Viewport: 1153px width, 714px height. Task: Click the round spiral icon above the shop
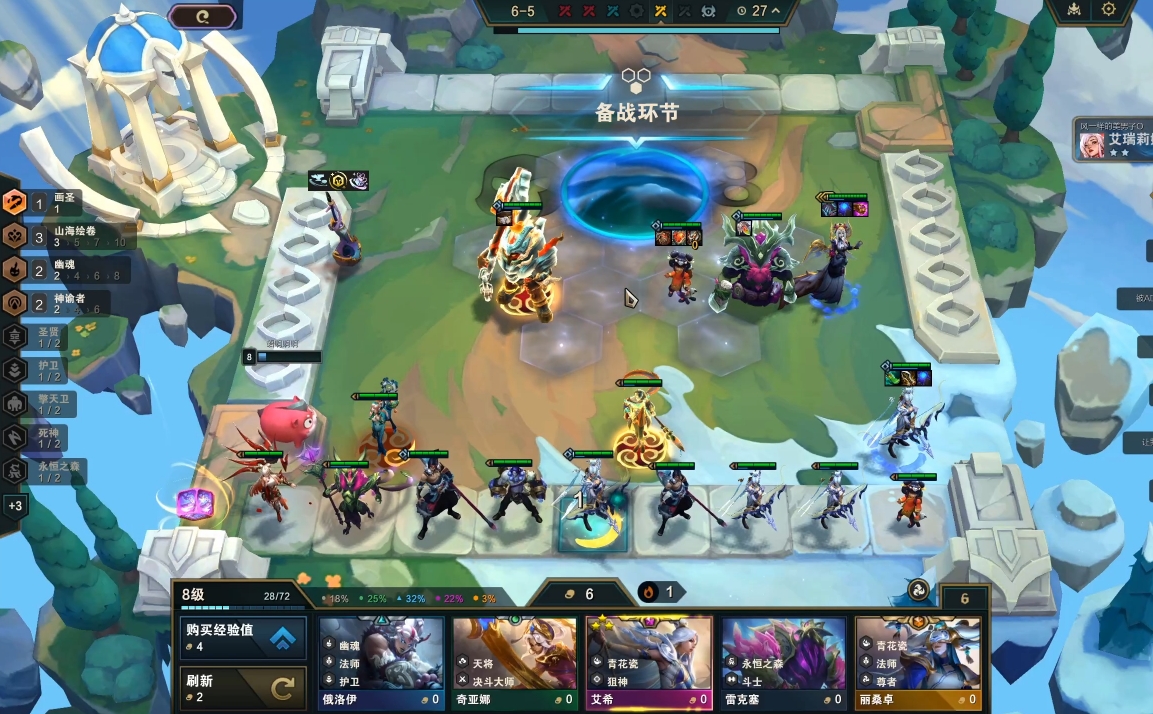(918, 590)
